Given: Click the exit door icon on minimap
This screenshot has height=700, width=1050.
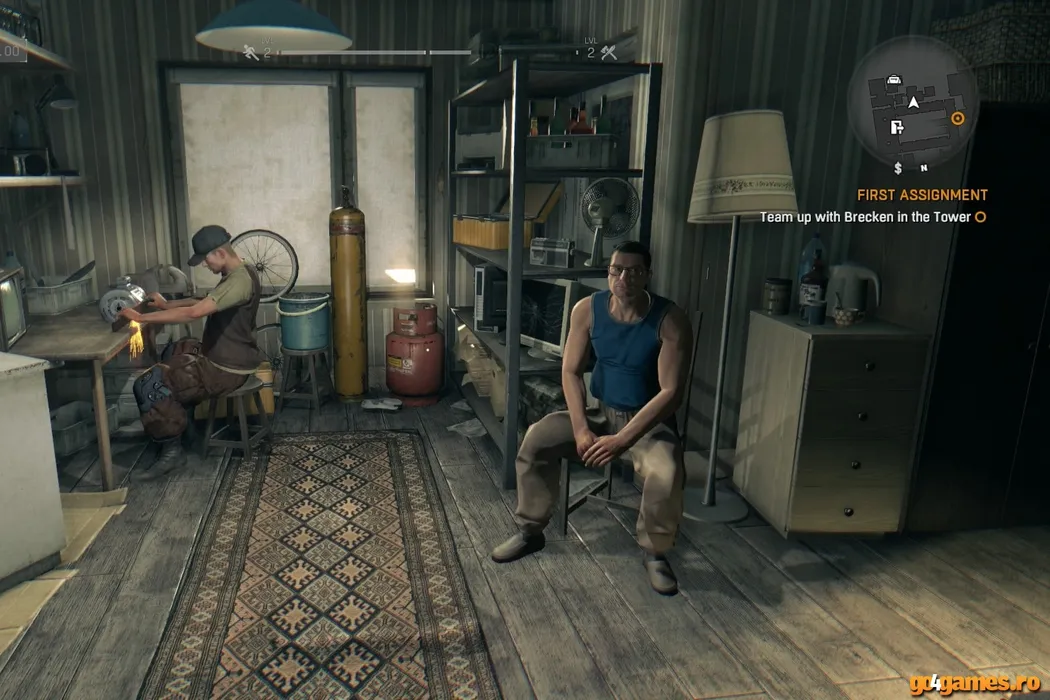Looking at the screenshot, I should tap(897, 126).
